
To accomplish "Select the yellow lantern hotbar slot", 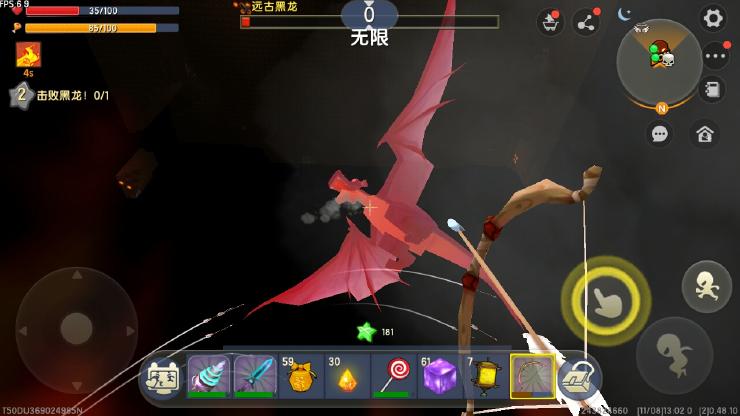I will pyautogui.click(x=485, y=377).
